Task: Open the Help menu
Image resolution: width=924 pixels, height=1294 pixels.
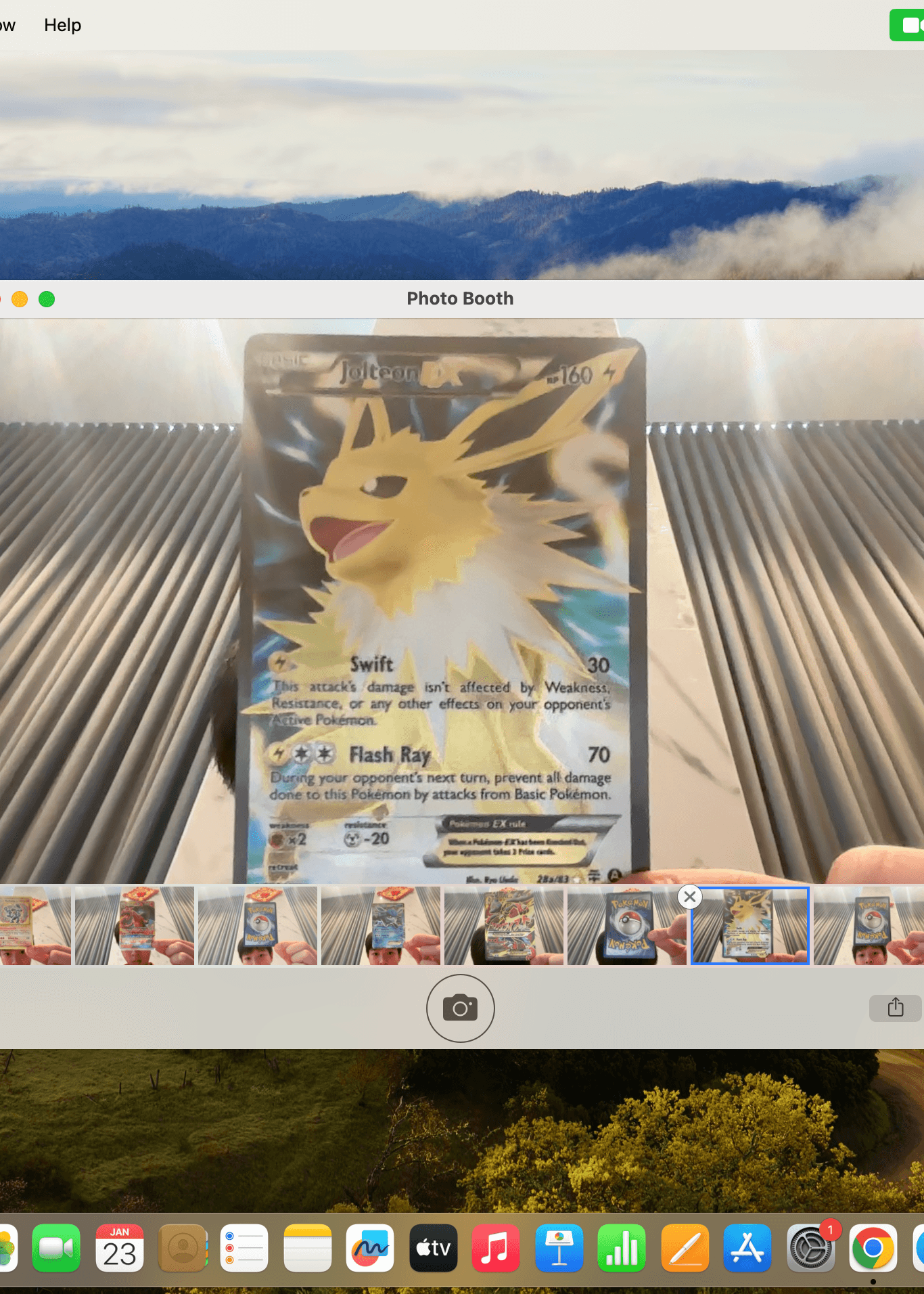Action: [x=62, y=25]
